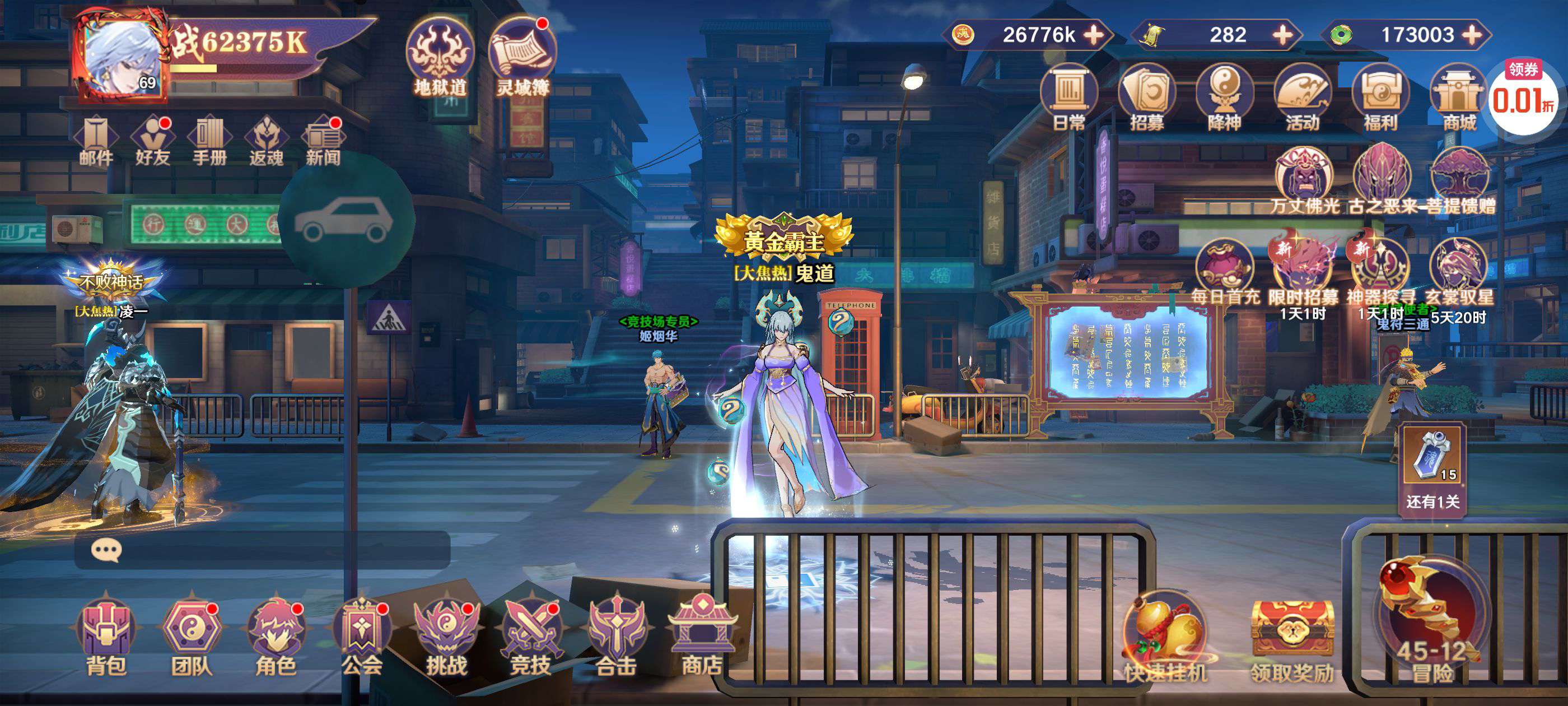Open the 角色 character screen

click(276, 637)
